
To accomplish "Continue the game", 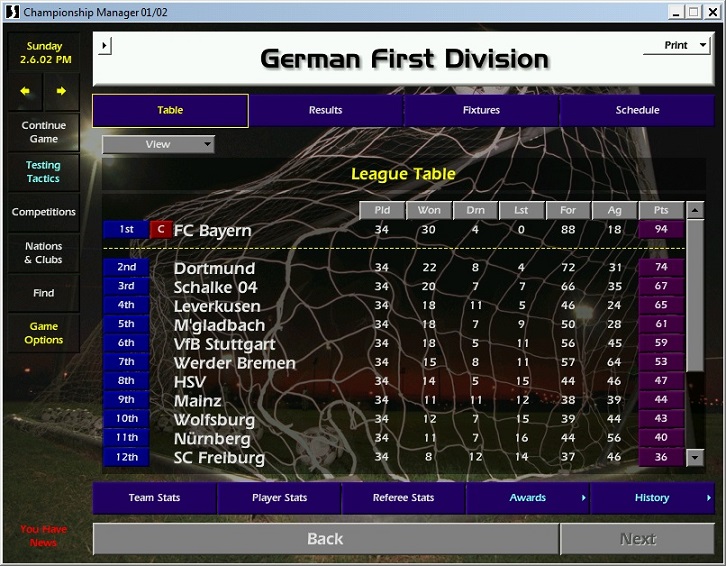I will (x=43, y=132).
